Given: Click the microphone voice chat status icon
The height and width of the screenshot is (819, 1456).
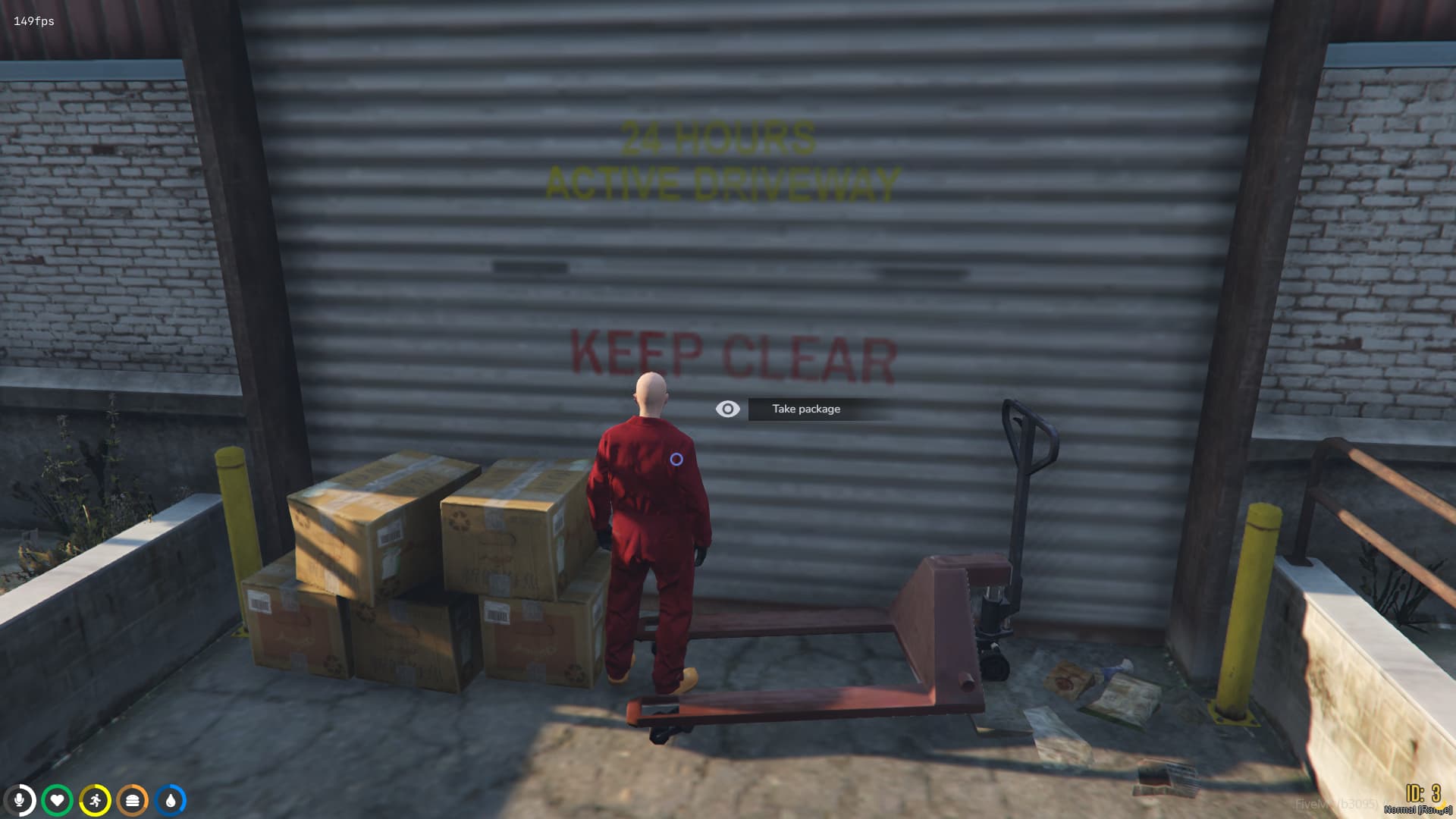Looking at the screenshot, I should (20, 799).
